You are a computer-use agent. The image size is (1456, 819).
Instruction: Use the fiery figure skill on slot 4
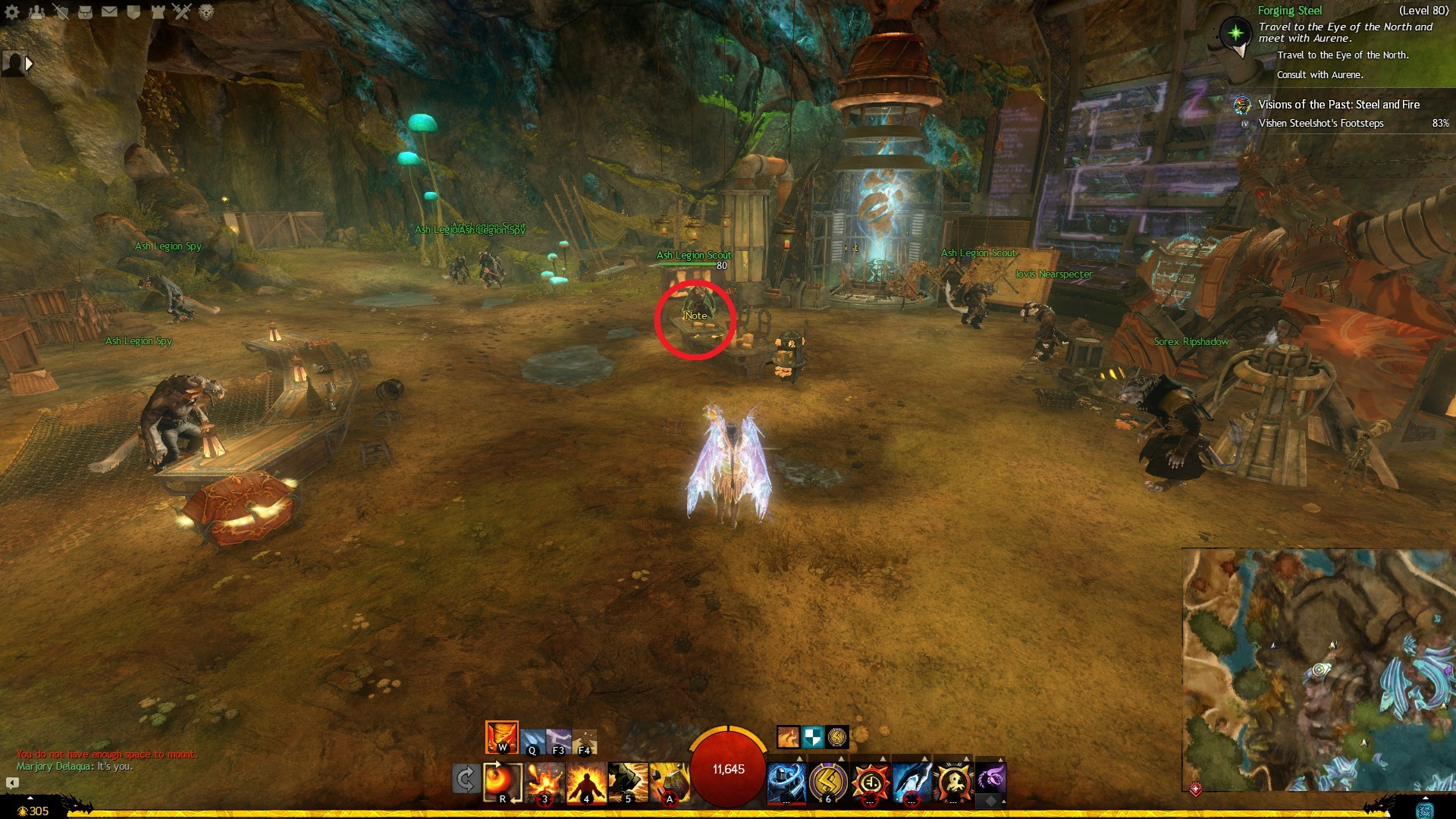pos(586,782)
